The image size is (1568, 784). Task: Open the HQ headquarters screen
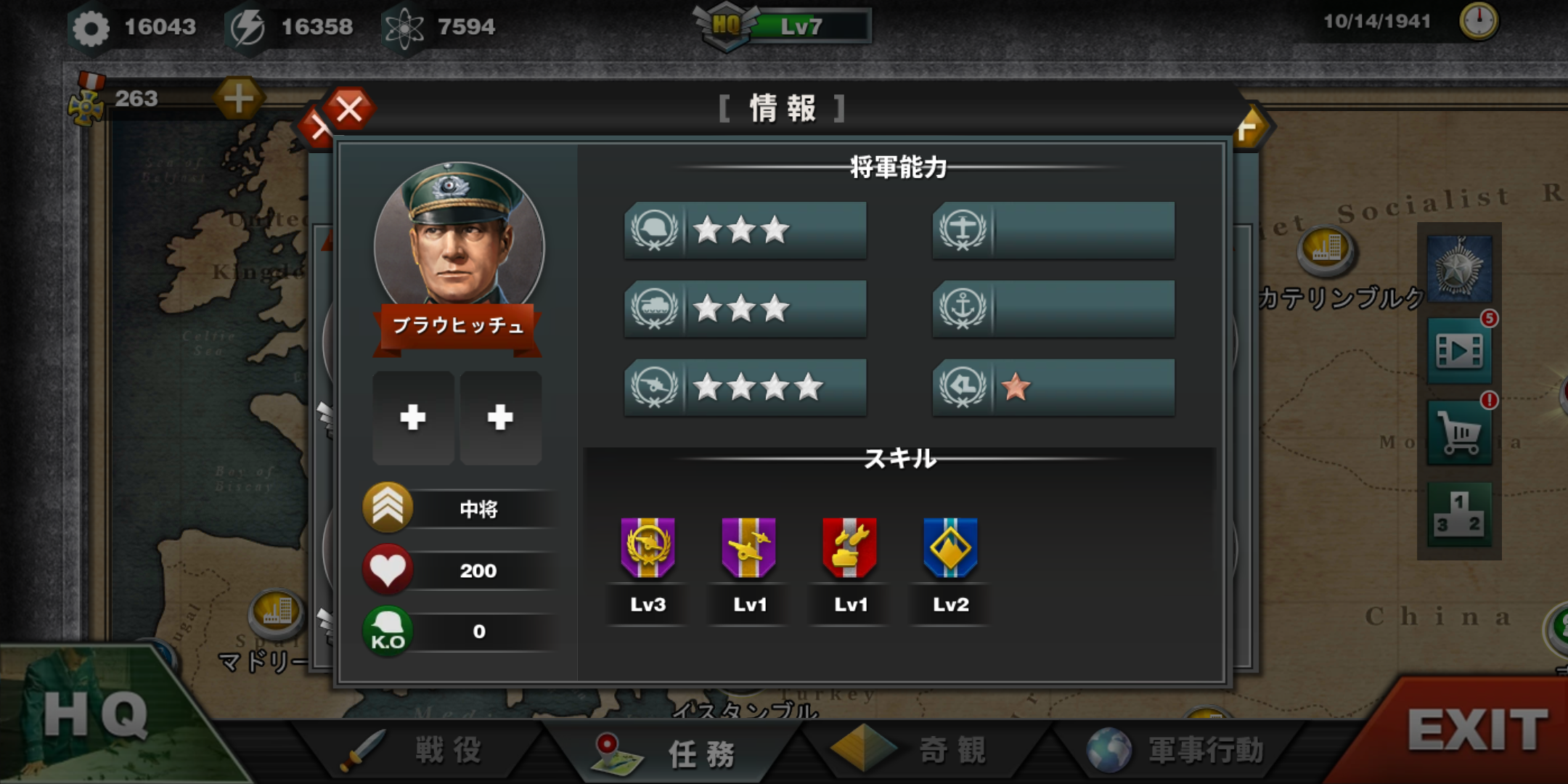coord(94,715)
